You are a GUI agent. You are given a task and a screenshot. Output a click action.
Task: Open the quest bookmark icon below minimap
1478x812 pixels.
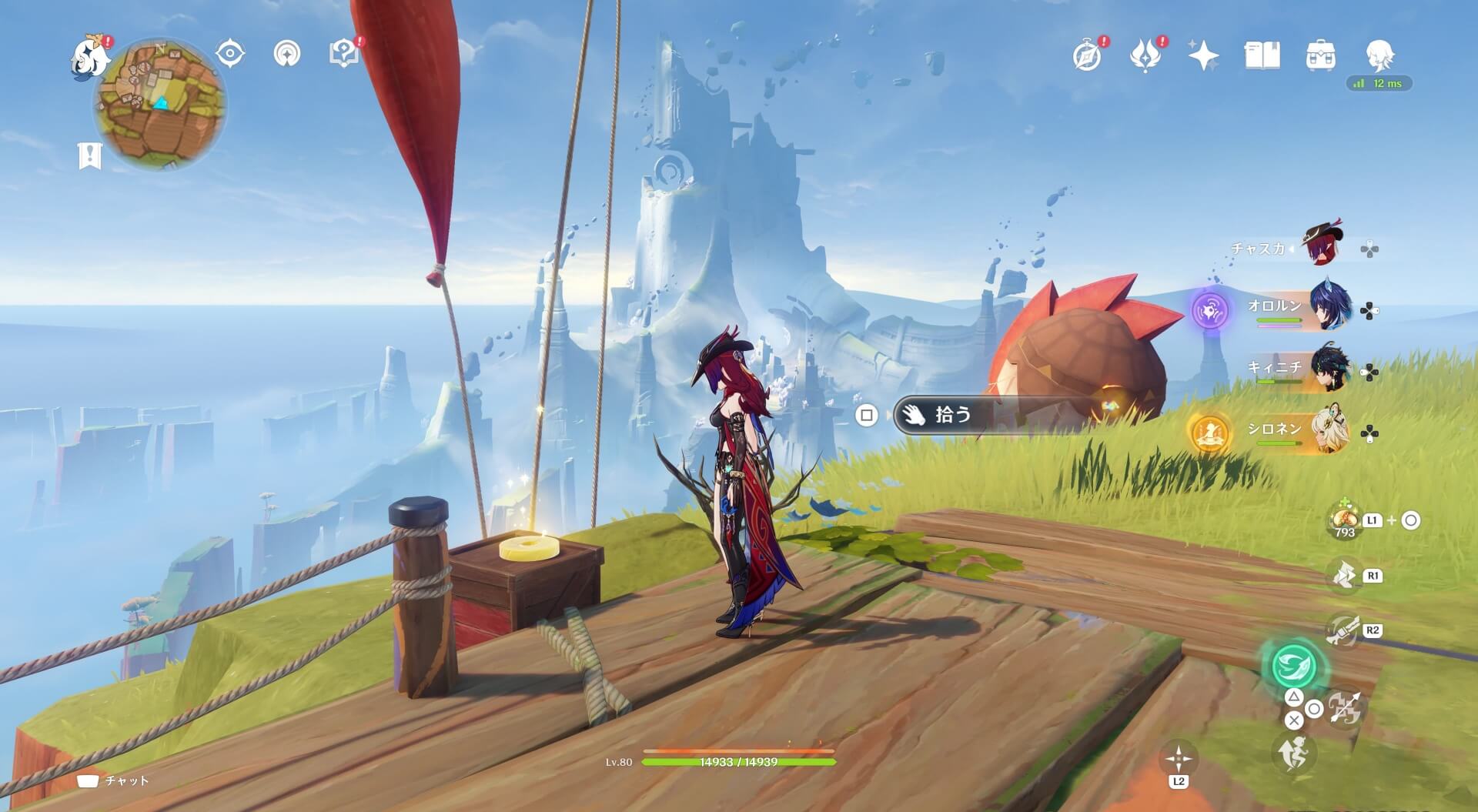[x=90, y=155]
